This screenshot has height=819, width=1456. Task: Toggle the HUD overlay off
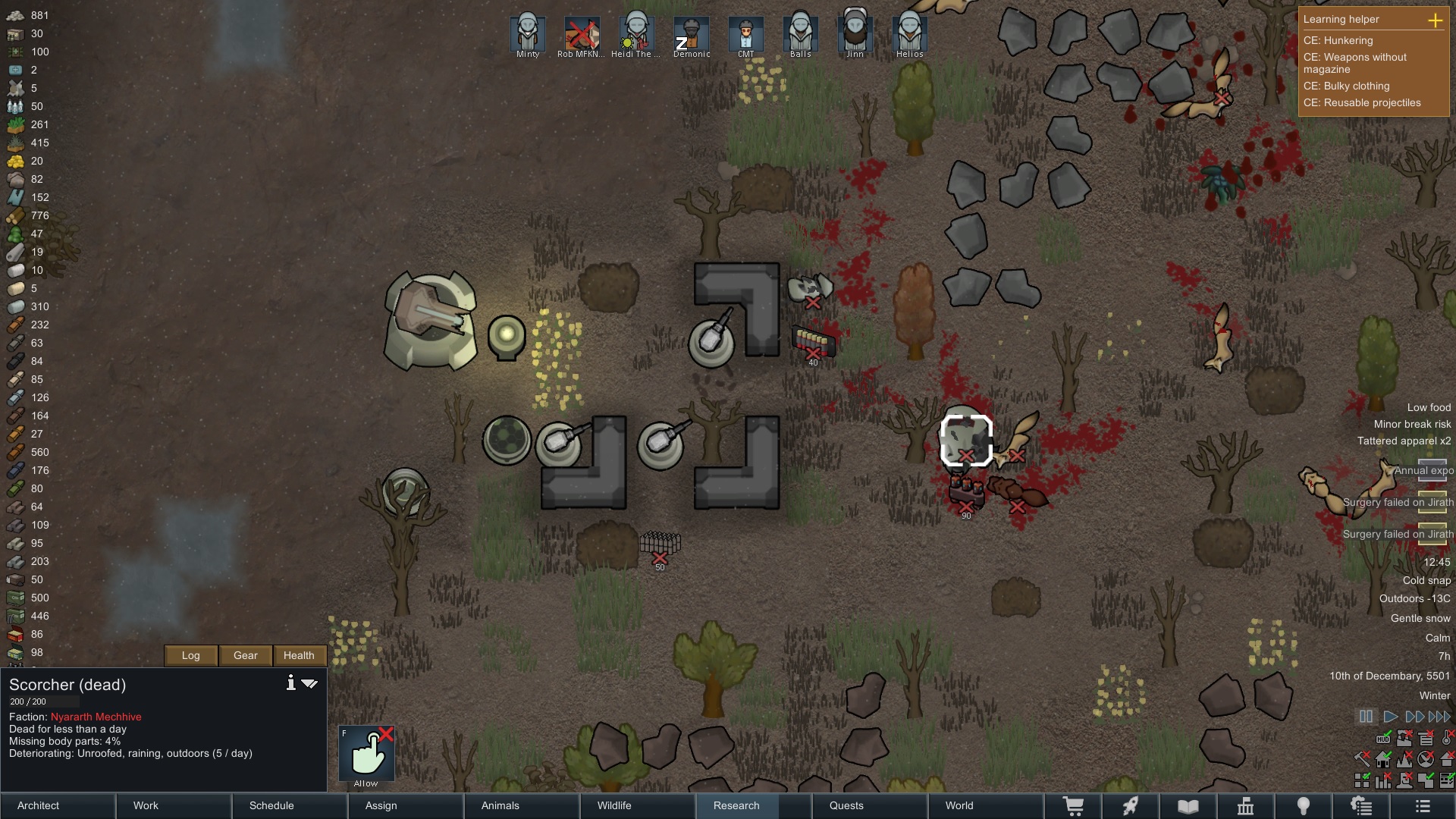(x=1383, y=739)
